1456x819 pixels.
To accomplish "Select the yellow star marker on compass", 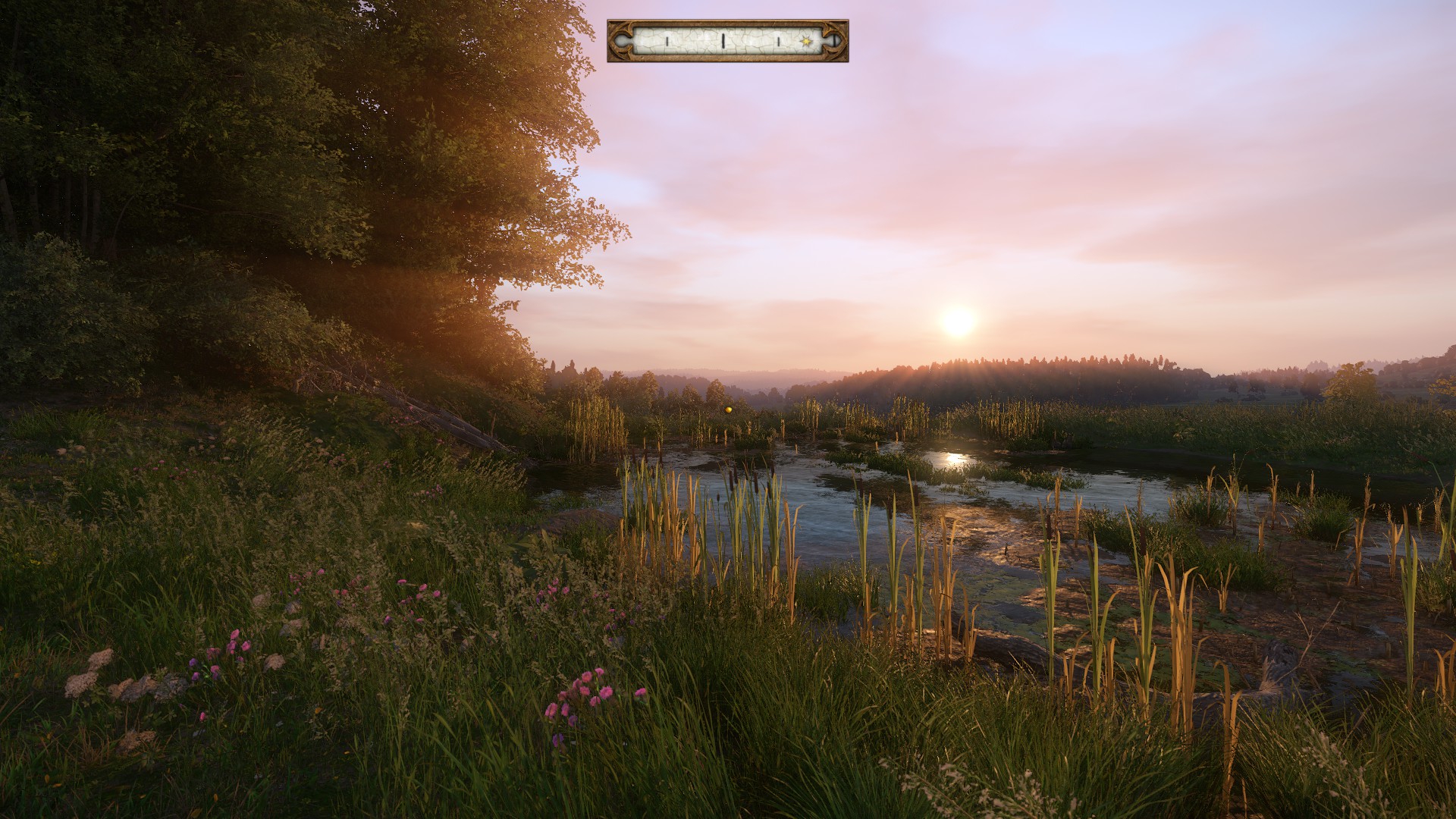I will (805, 40).
